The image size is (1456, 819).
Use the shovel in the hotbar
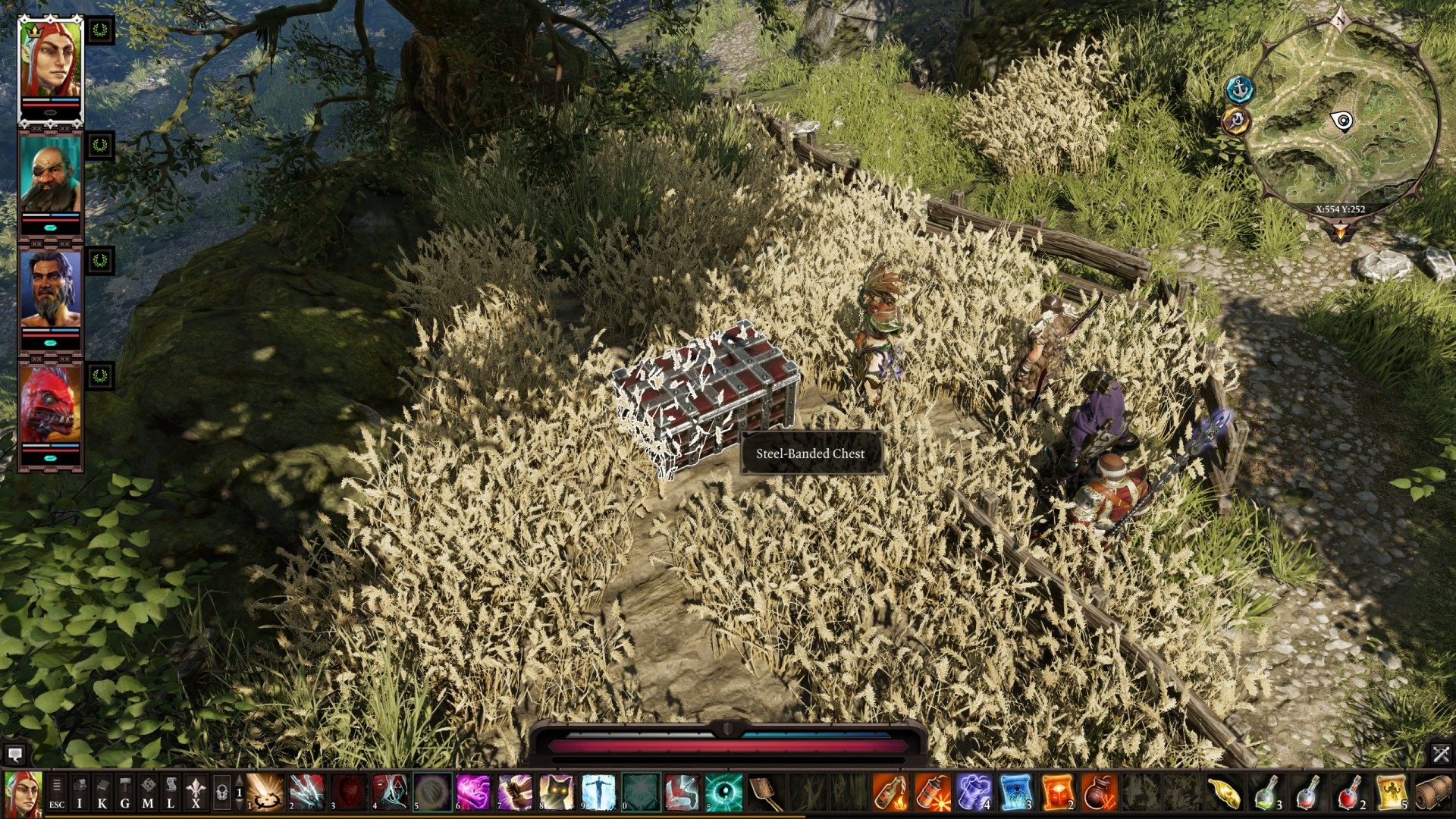tap(767, 792)
